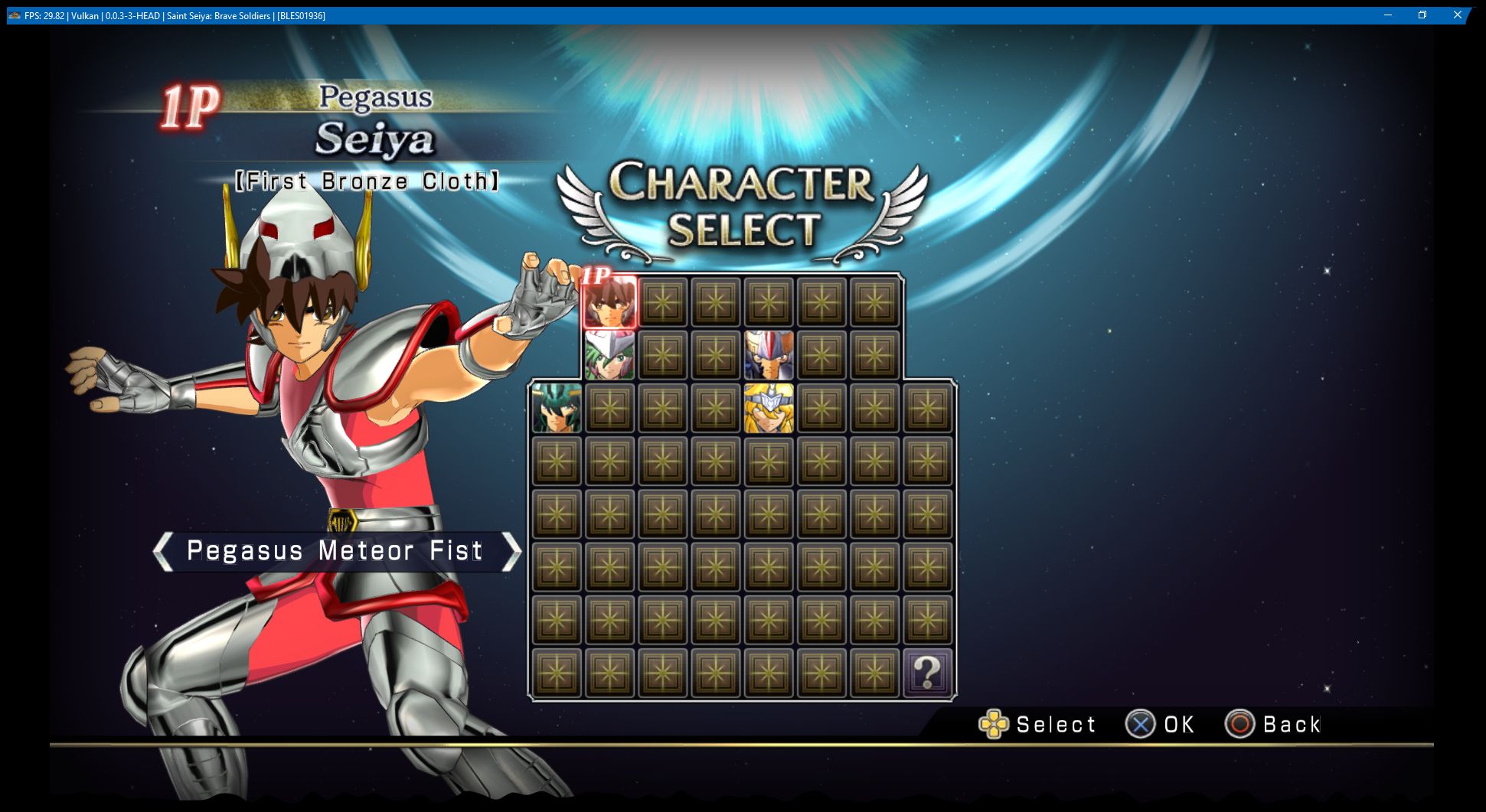Click a locked tile beside the random slot
The width and height of the screenshot is (1486, 812).
pos(877,675)
